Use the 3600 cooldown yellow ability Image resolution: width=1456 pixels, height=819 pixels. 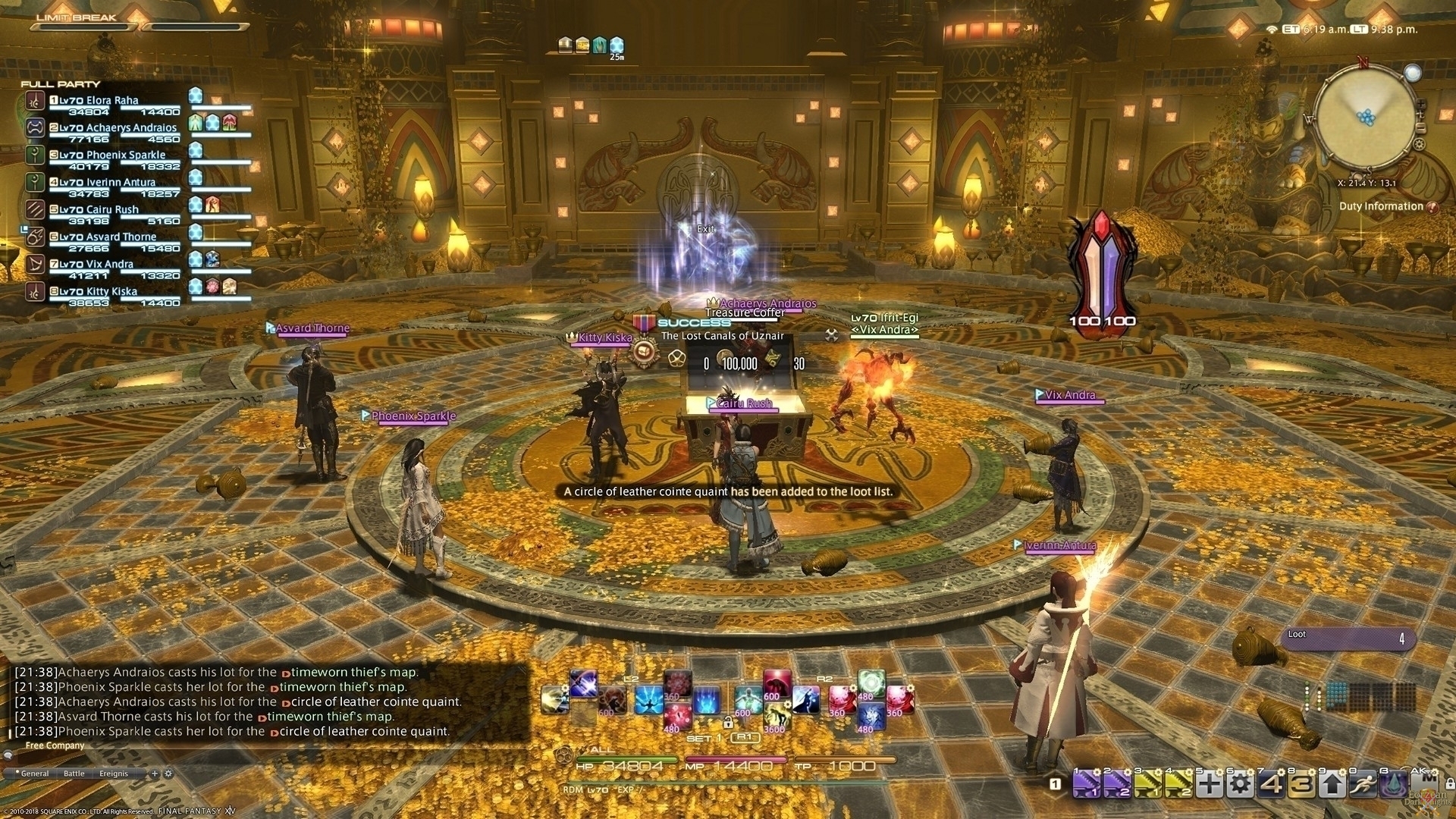coord(775,717)
